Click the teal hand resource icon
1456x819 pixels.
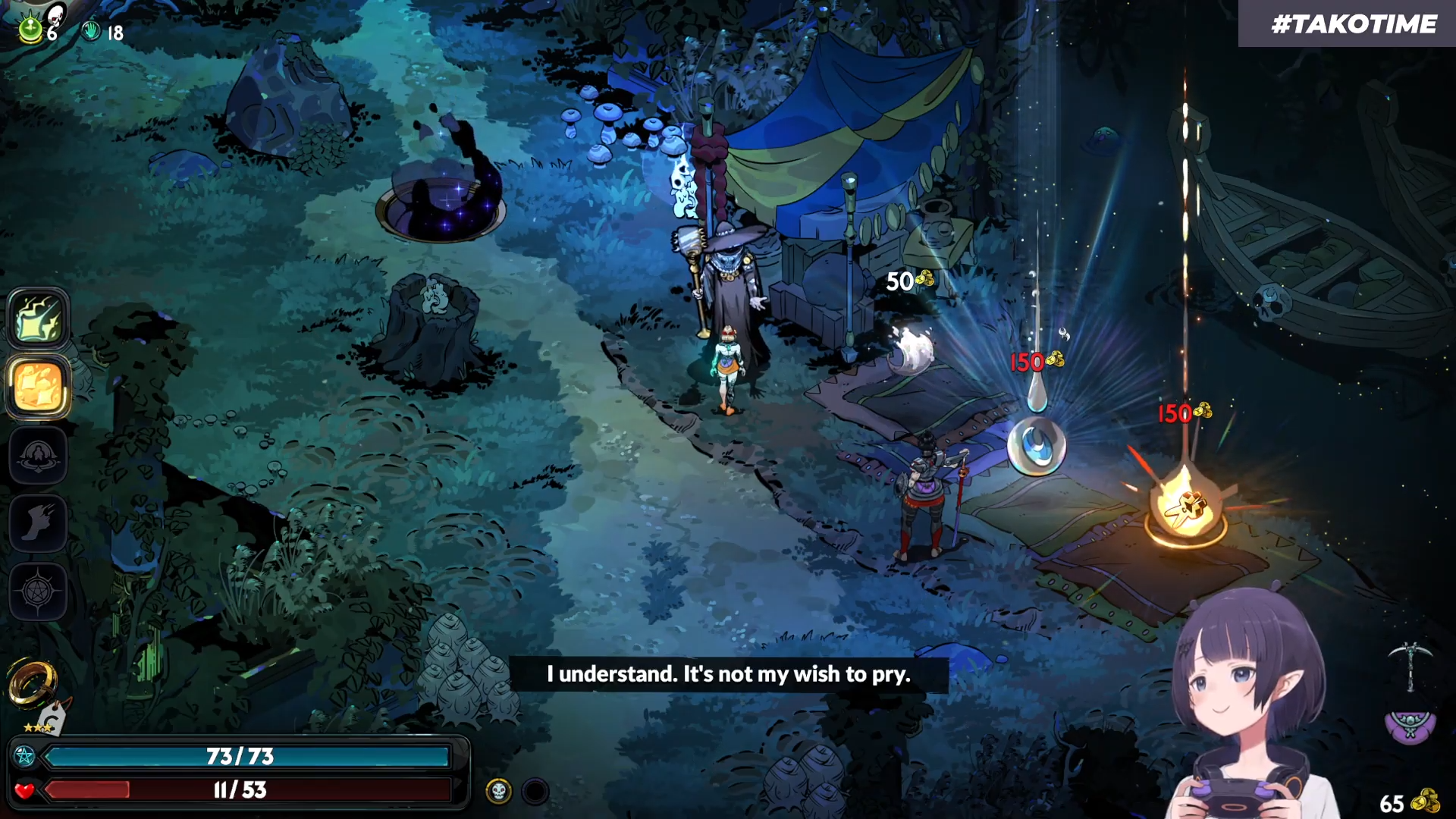click(91, 32)
